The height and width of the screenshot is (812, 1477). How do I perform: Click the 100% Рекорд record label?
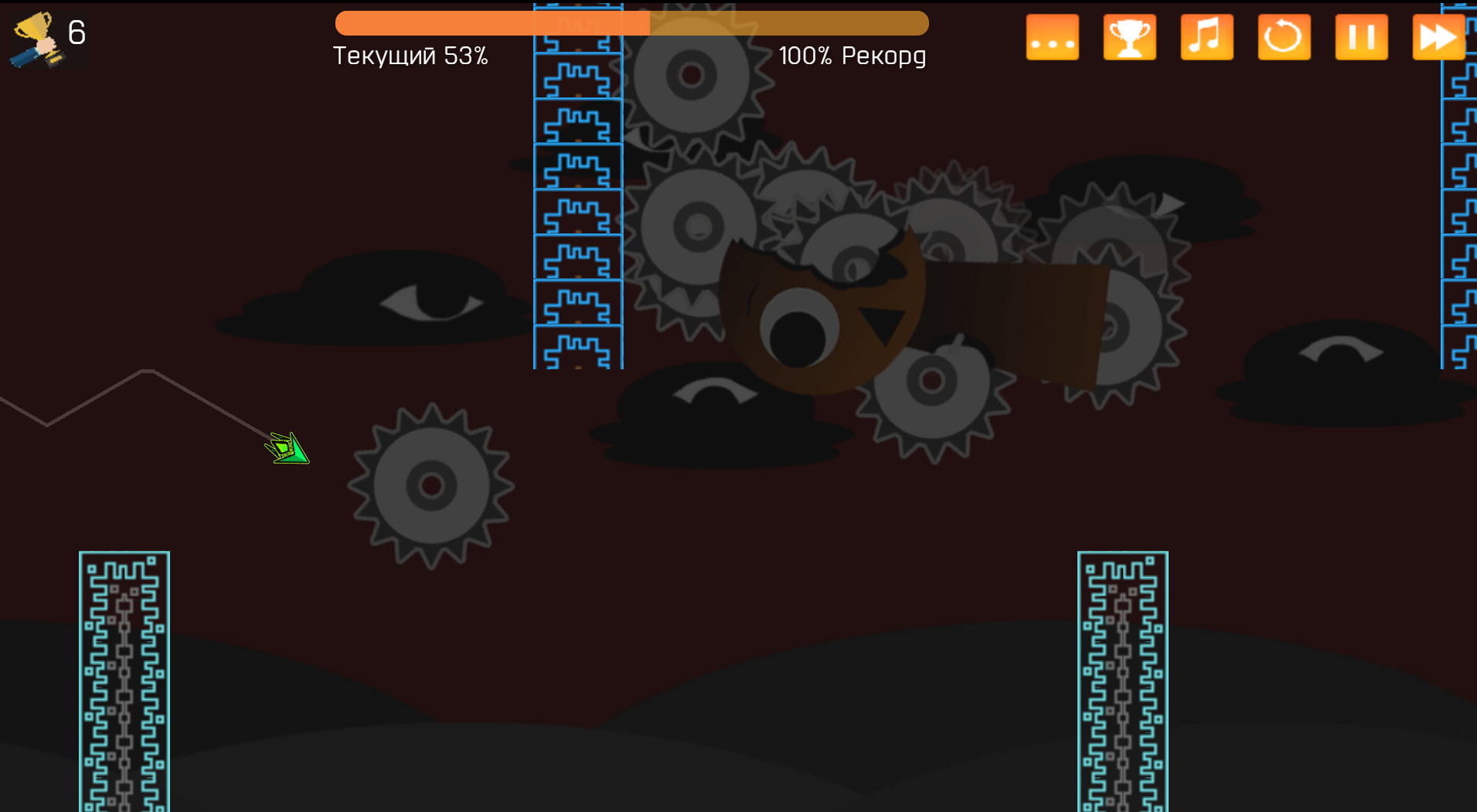(853, 55)
